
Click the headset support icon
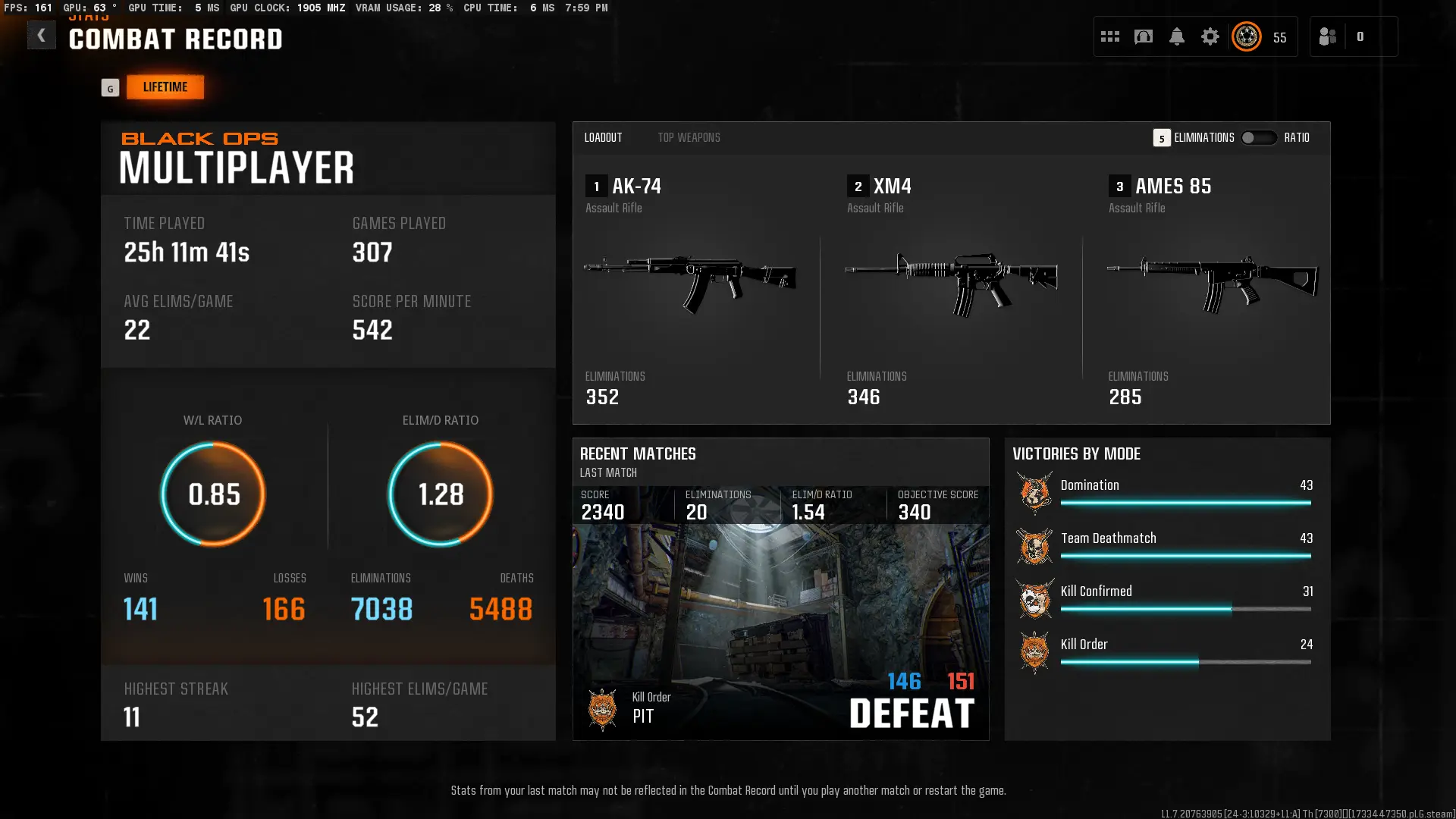click(x=1144, y=36)
